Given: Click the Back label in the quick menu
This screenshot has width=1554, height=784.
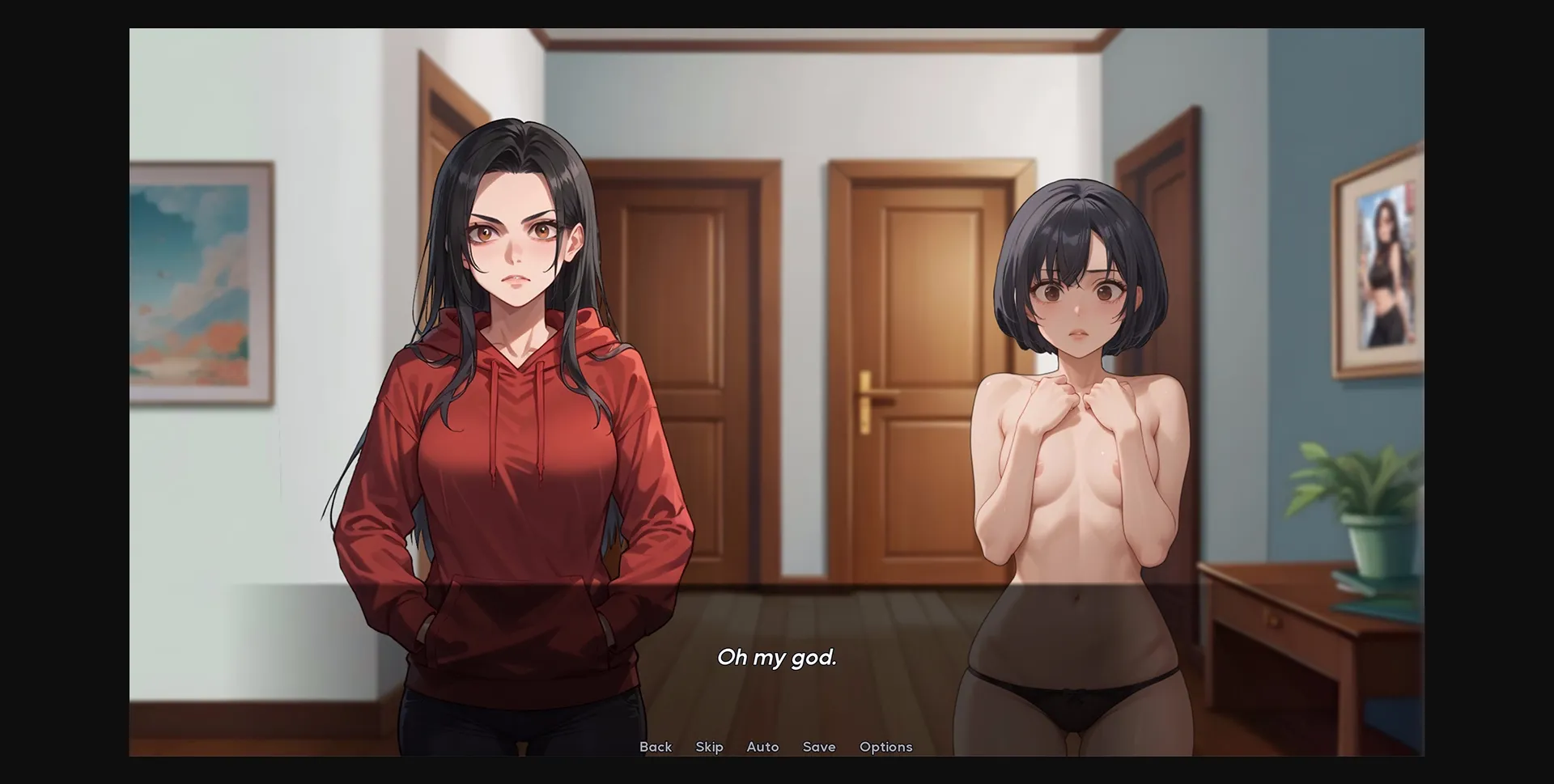Looking at the screenshot, I should coord(656,747).
